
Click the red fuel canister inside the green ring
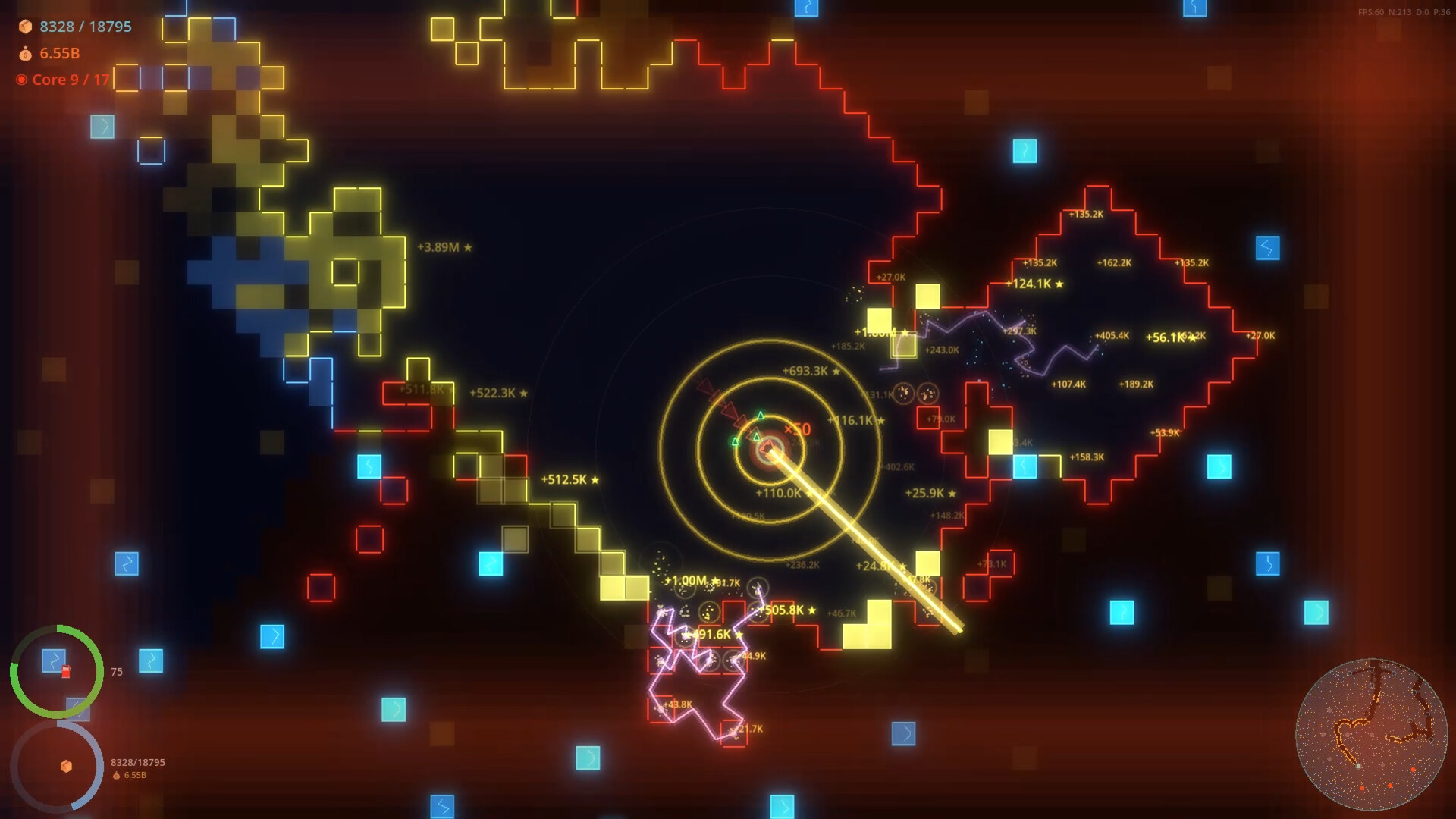click(66, 672)
